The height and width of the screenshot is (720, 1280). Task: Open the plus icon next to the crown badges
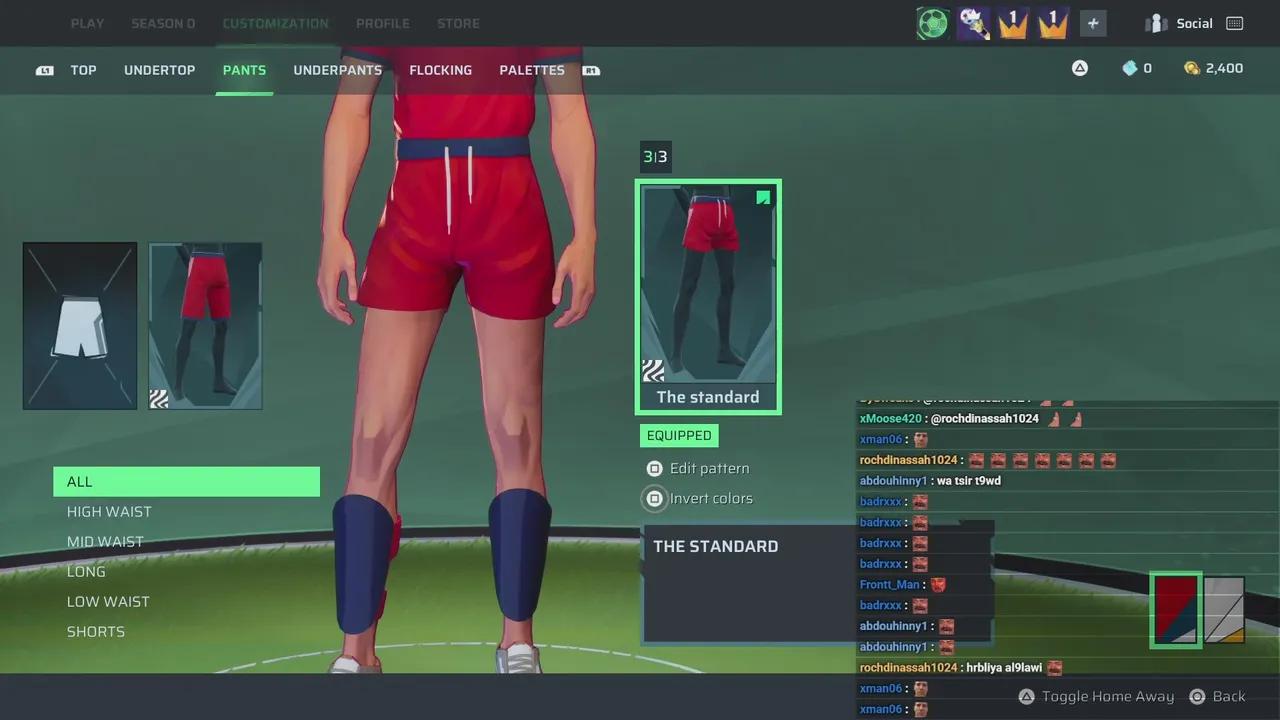1092,22
